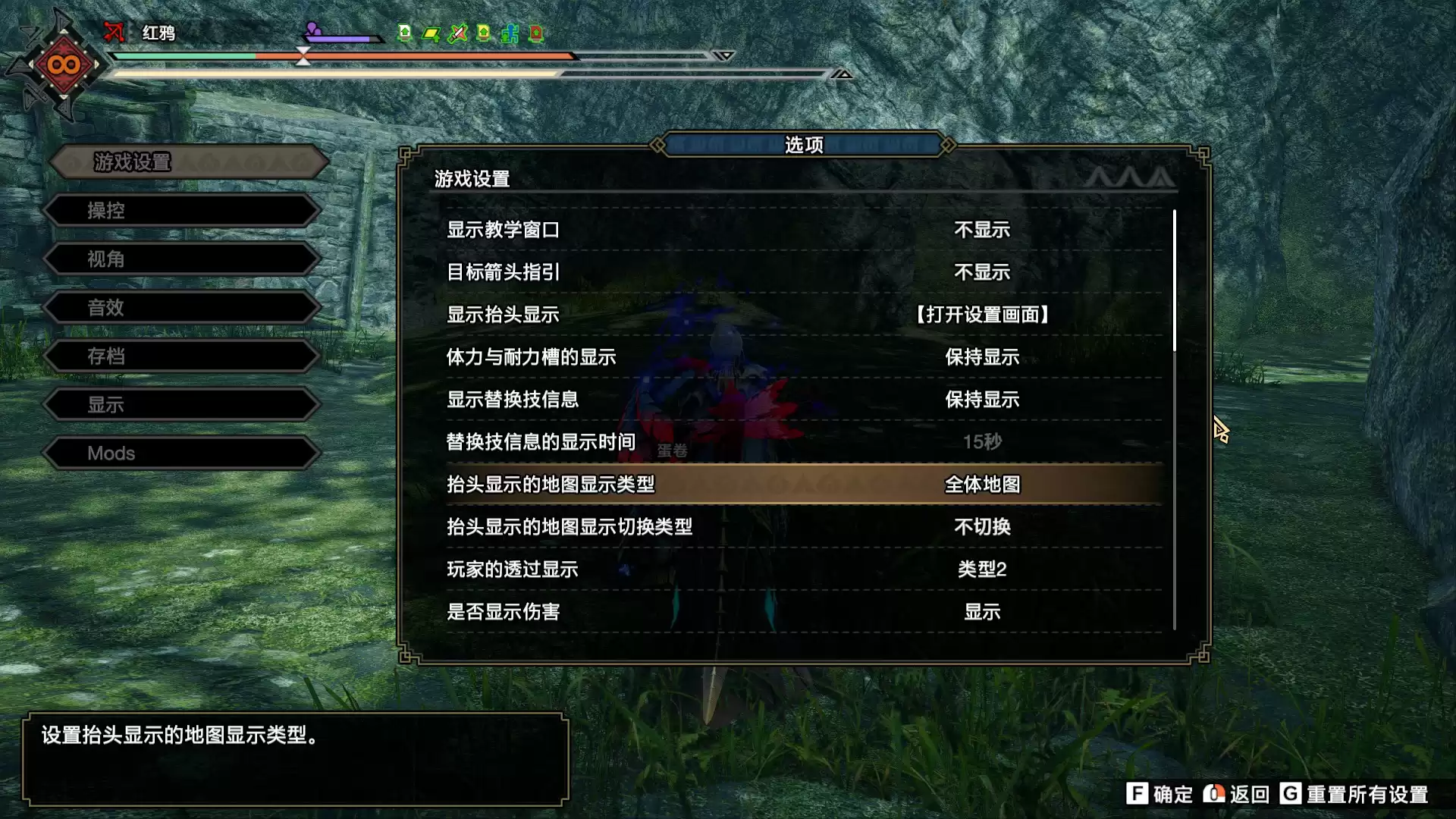
Task: Select the blue movement speed buff icon
Action: [510, 34]
